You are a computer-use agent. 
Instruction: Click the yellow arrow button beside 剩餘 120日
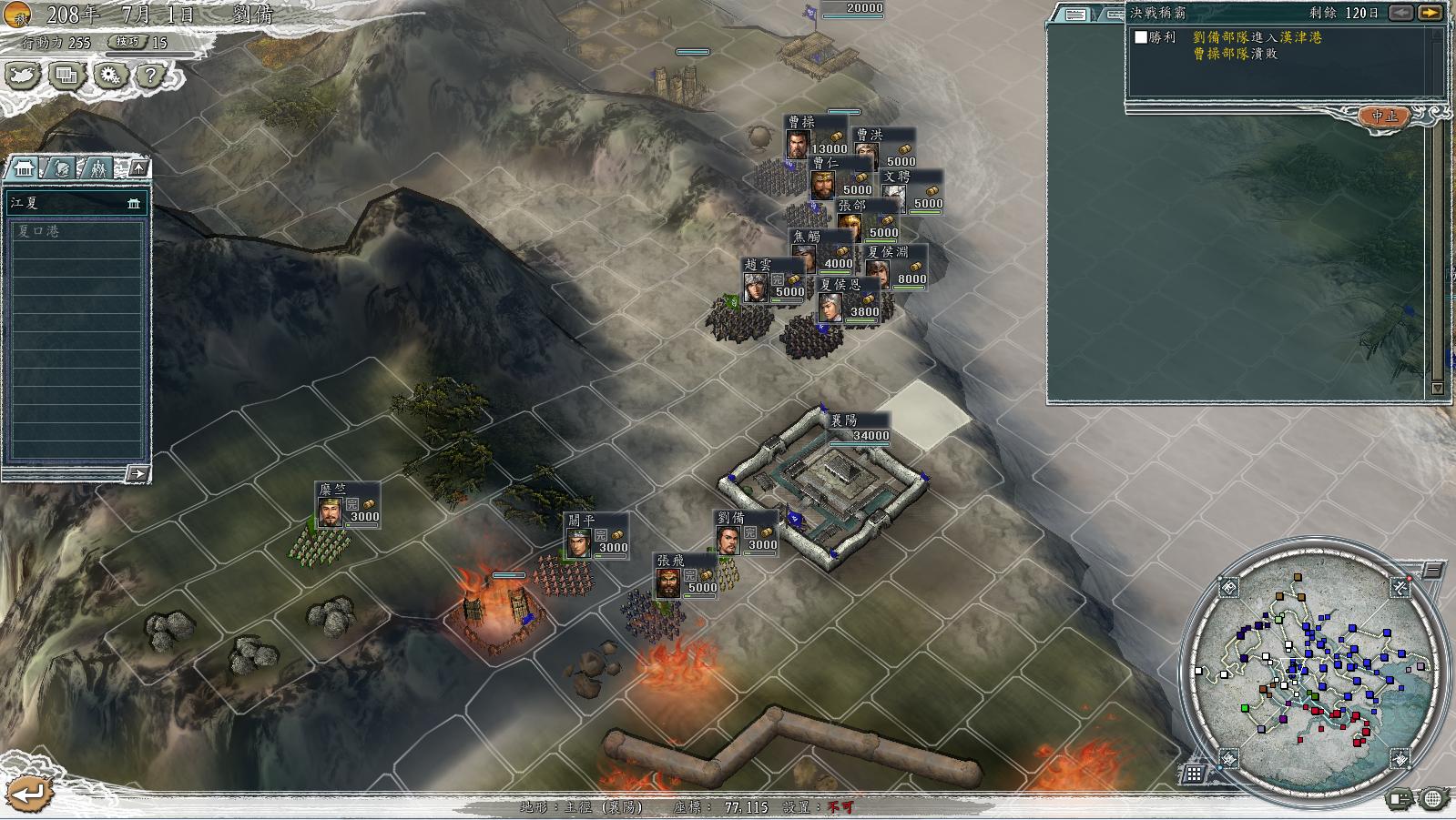tap(1431, 13)
